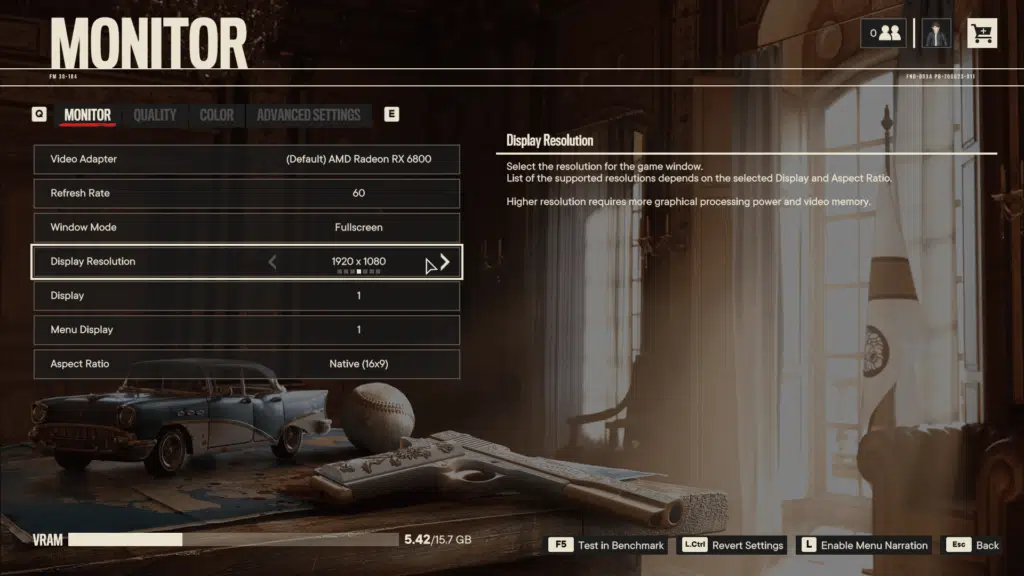Choose the Window Mode option row

coord(247,227)
